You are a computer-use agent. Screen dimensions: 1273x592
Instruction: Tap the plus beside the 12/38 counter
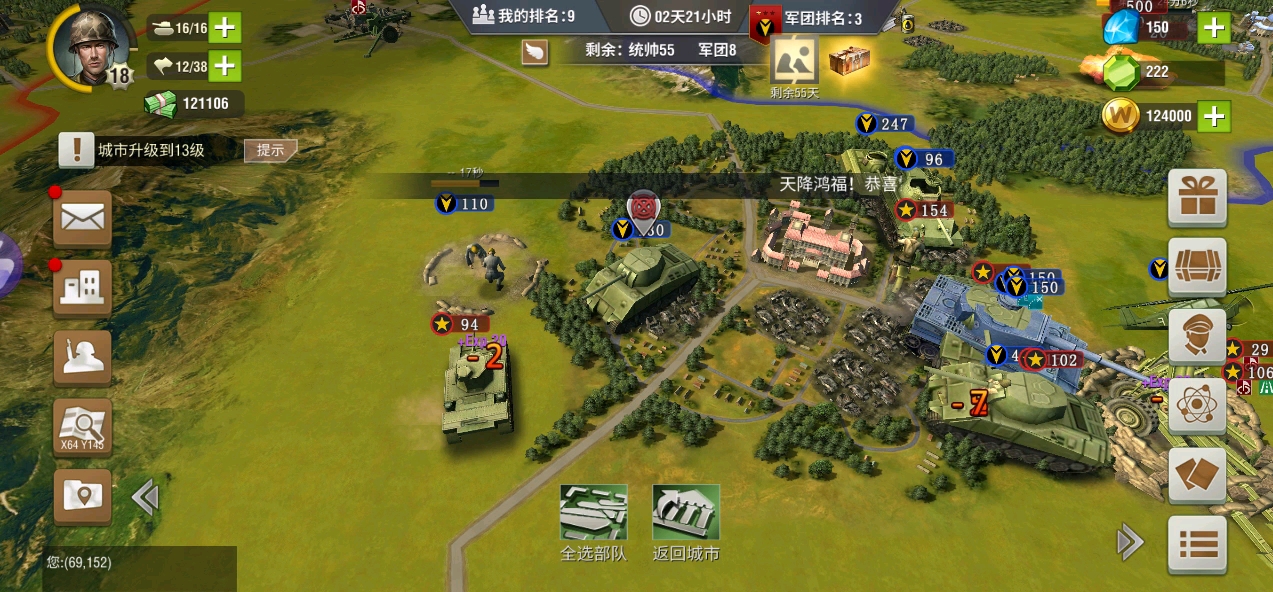[x=225, y=66]
